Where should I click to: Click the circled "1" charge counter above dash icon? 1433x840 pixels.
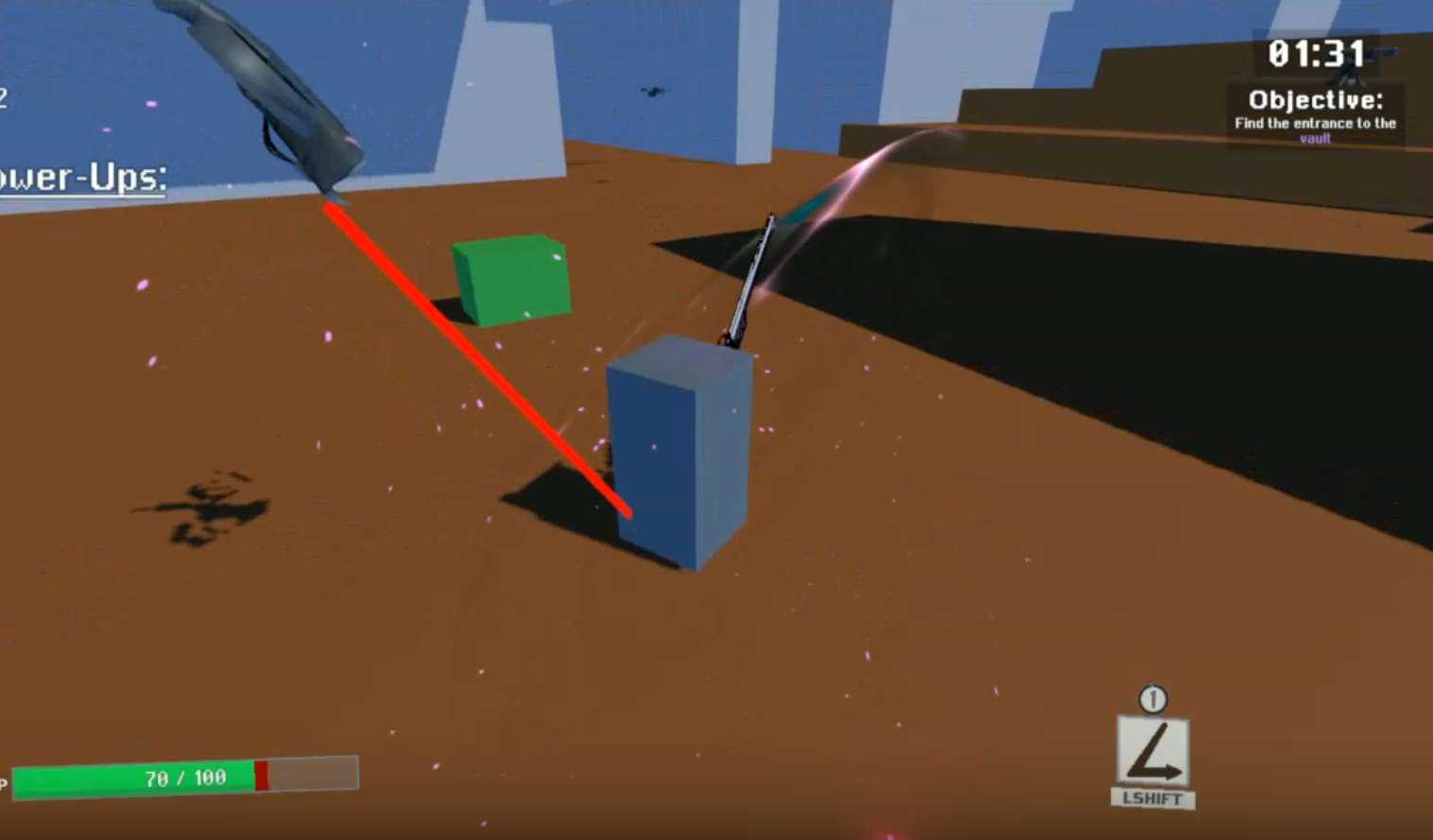(x=1152, y=699)
